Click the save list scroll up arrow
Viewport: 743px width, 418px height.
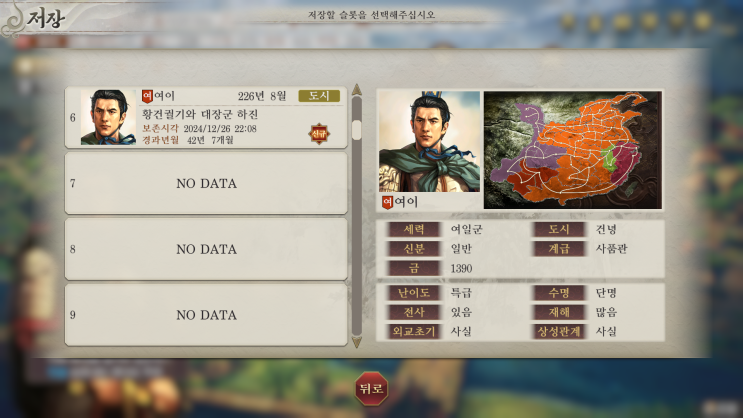tap(357, 94)
